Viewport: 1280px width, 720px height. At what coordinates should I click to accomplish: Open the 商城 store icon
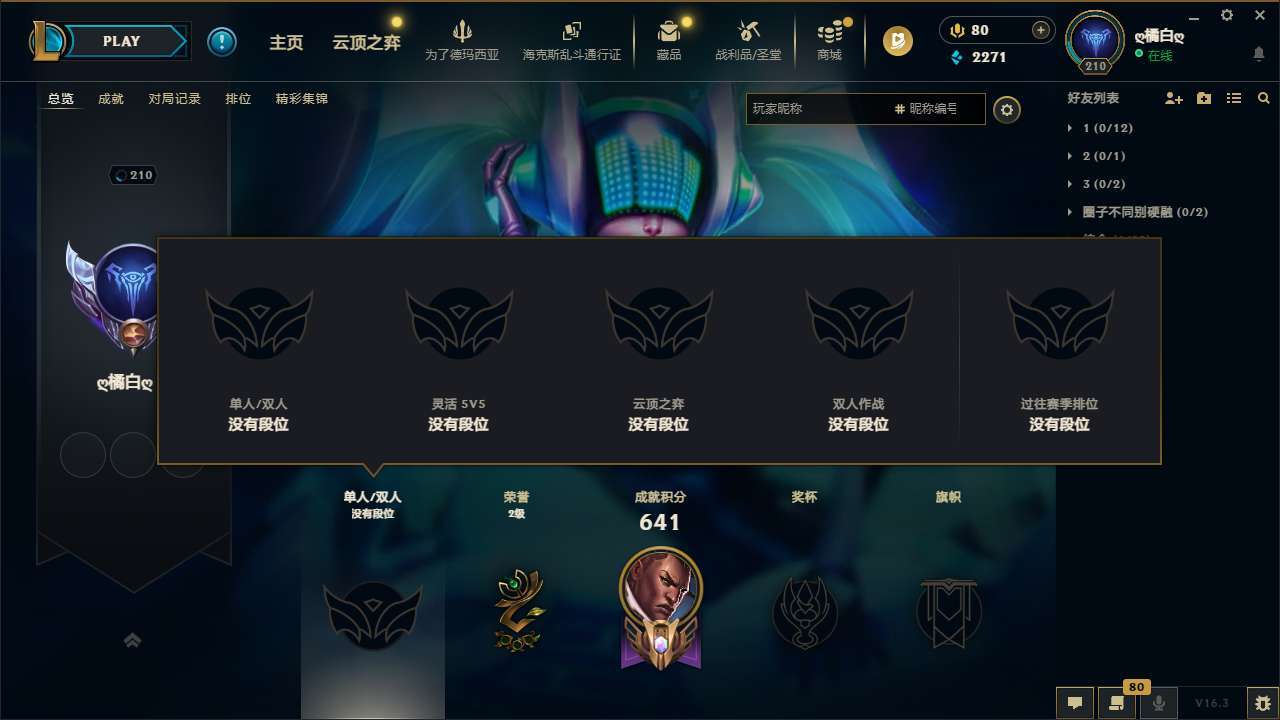tap(829, 40)
